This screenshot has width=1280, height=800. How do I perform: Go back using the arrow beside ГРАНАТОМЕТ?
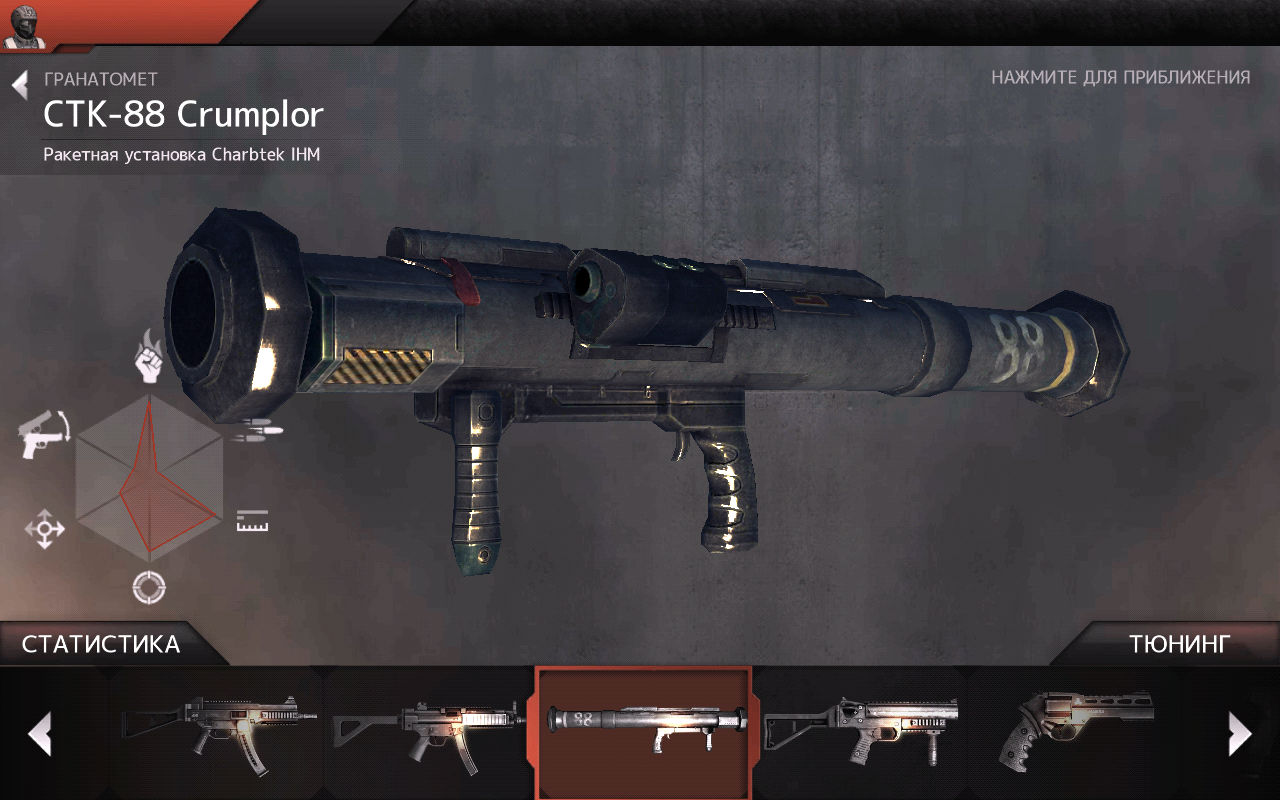(x=20, y=85)
